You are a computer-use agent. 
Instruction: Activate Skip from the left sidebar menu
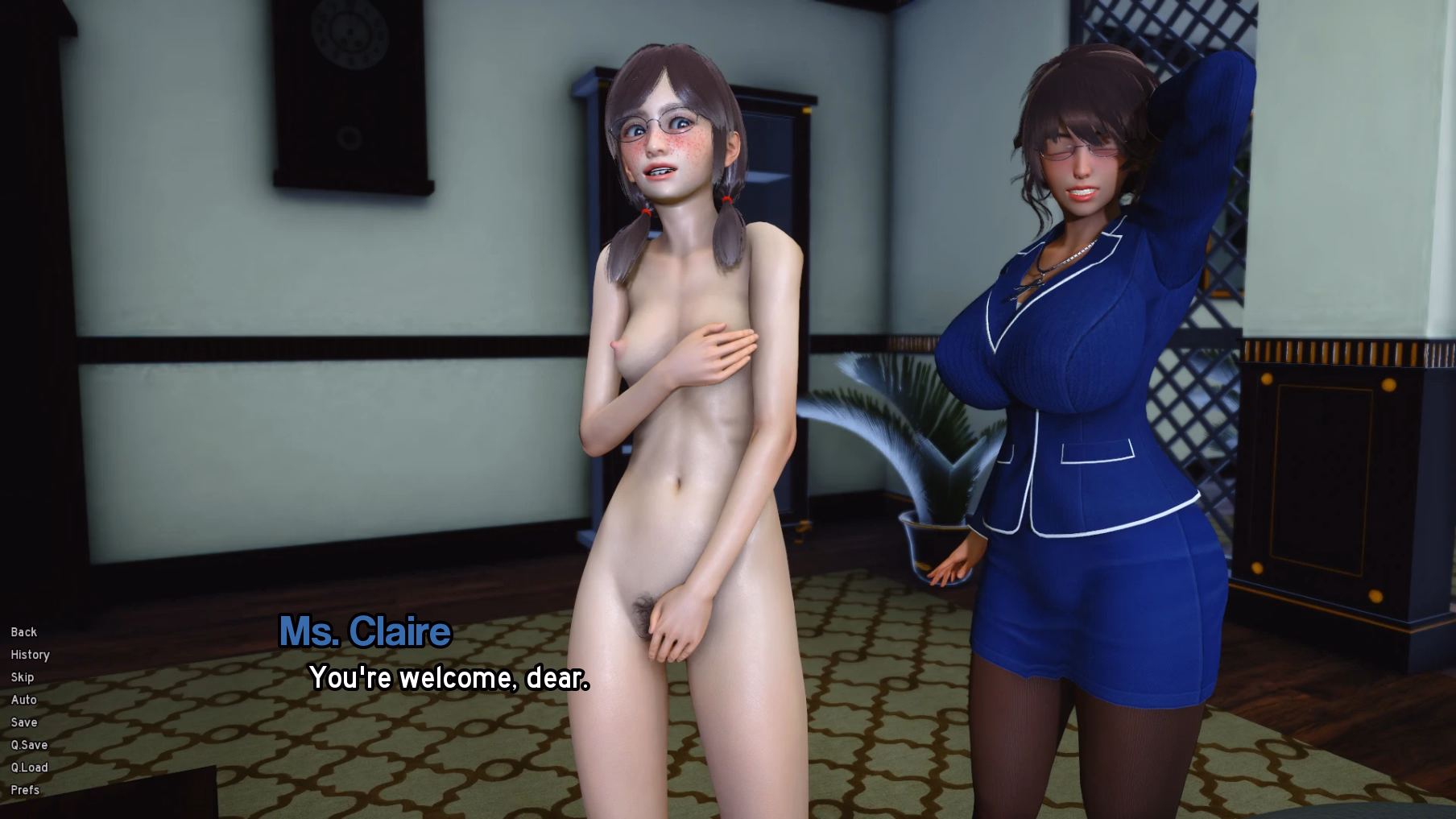[x=22, y=677]
